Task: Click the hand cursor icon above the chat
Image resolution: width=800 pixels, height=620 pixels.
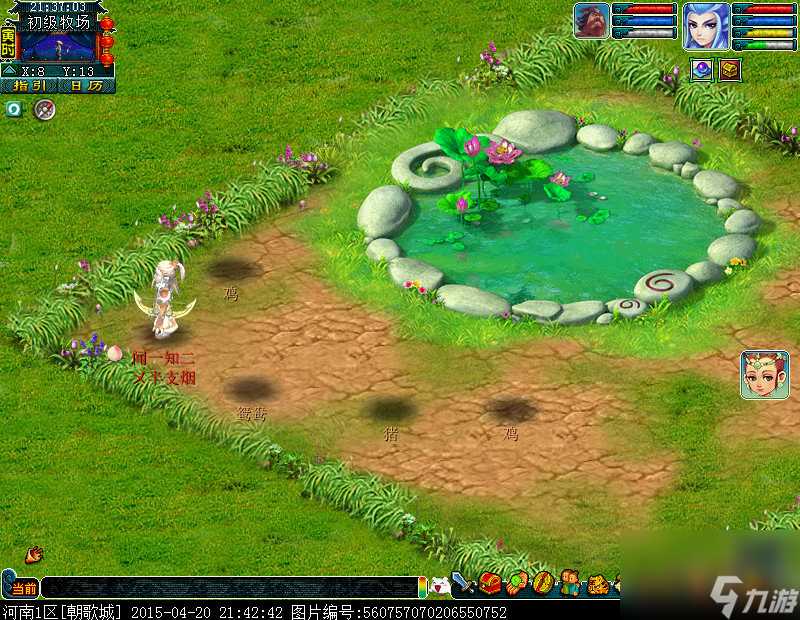Action: (x=34, y=553)
